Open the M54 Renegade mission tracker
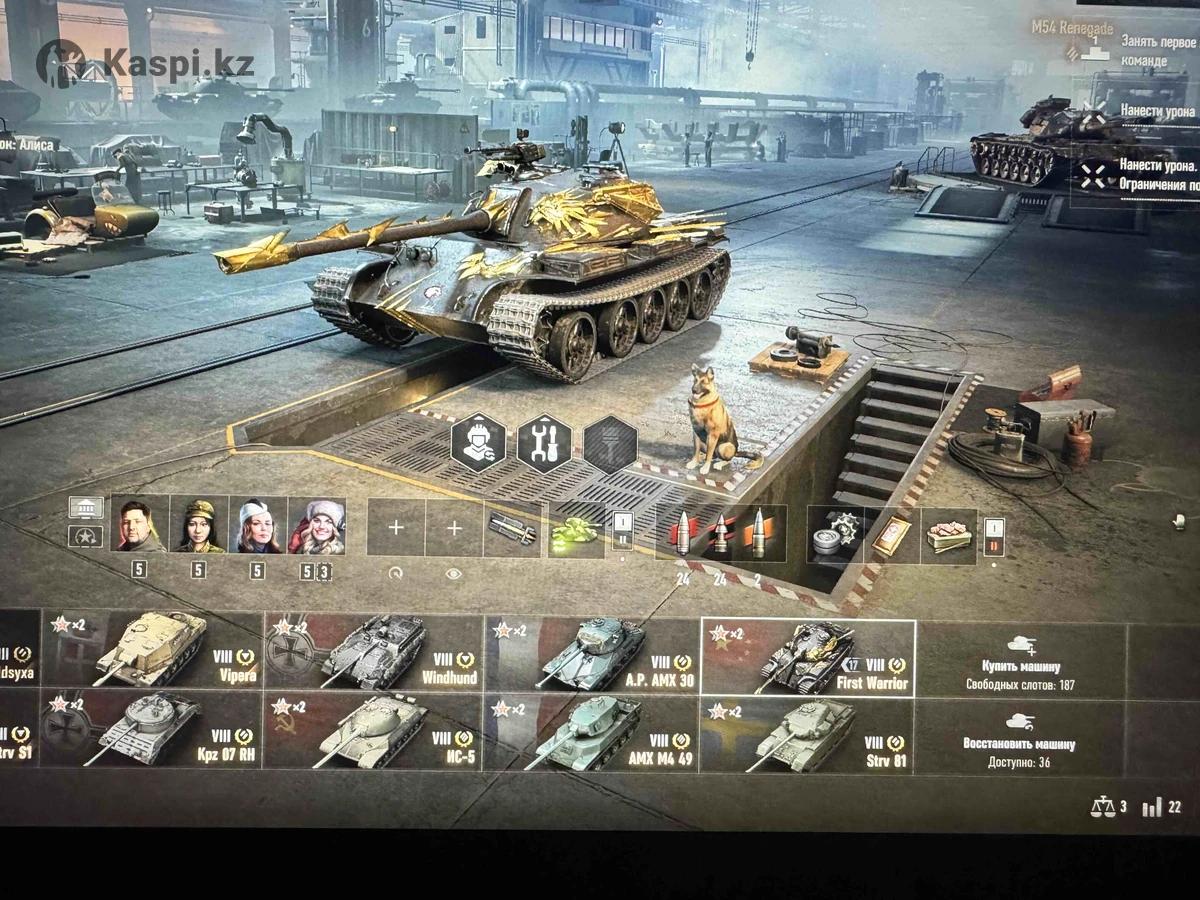This screenshot has height=900, width=1200. coord(1073,29)
